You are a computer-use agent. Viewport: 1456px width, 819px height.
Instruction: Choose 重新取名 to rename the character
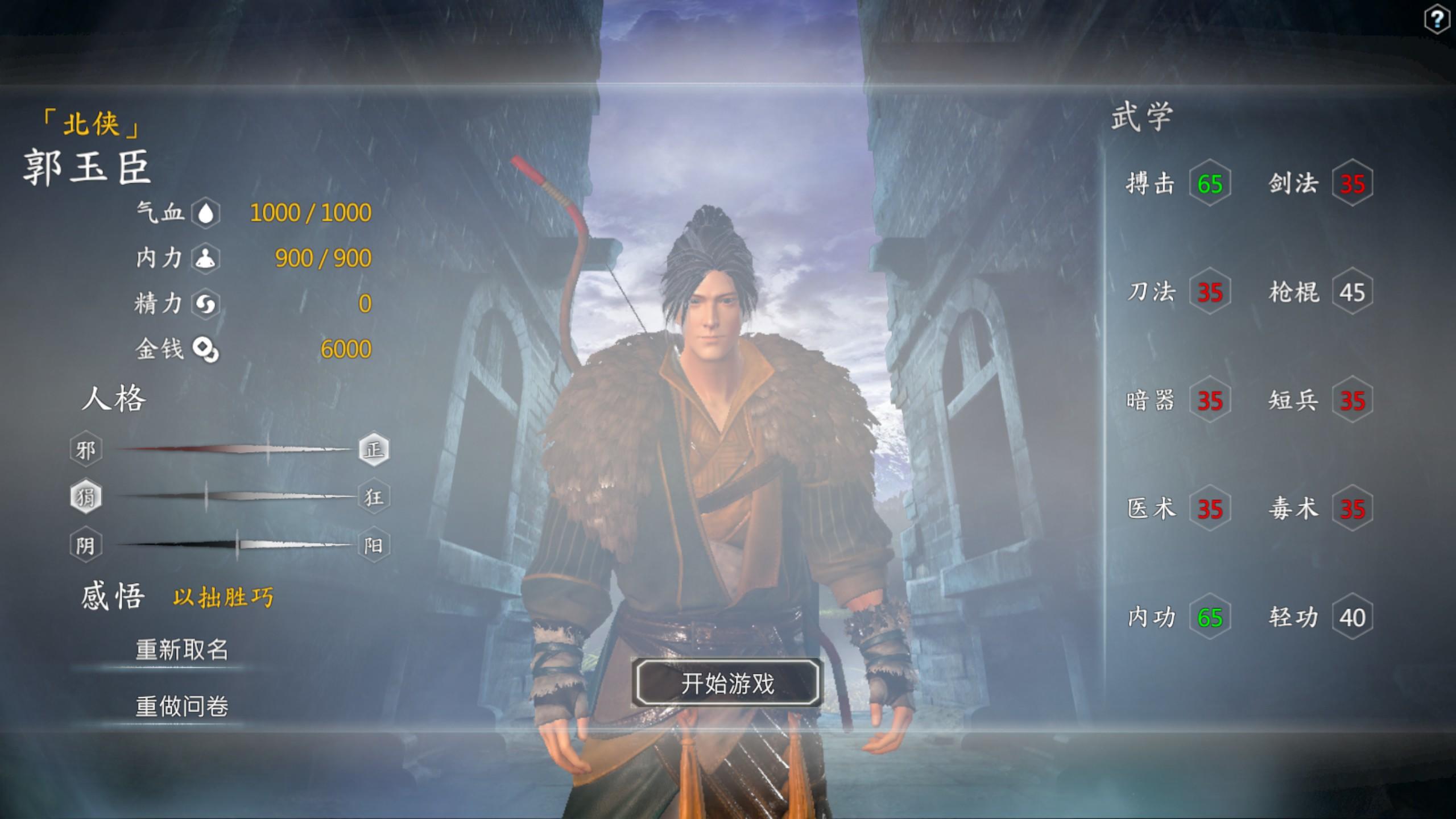click(181, 650)
